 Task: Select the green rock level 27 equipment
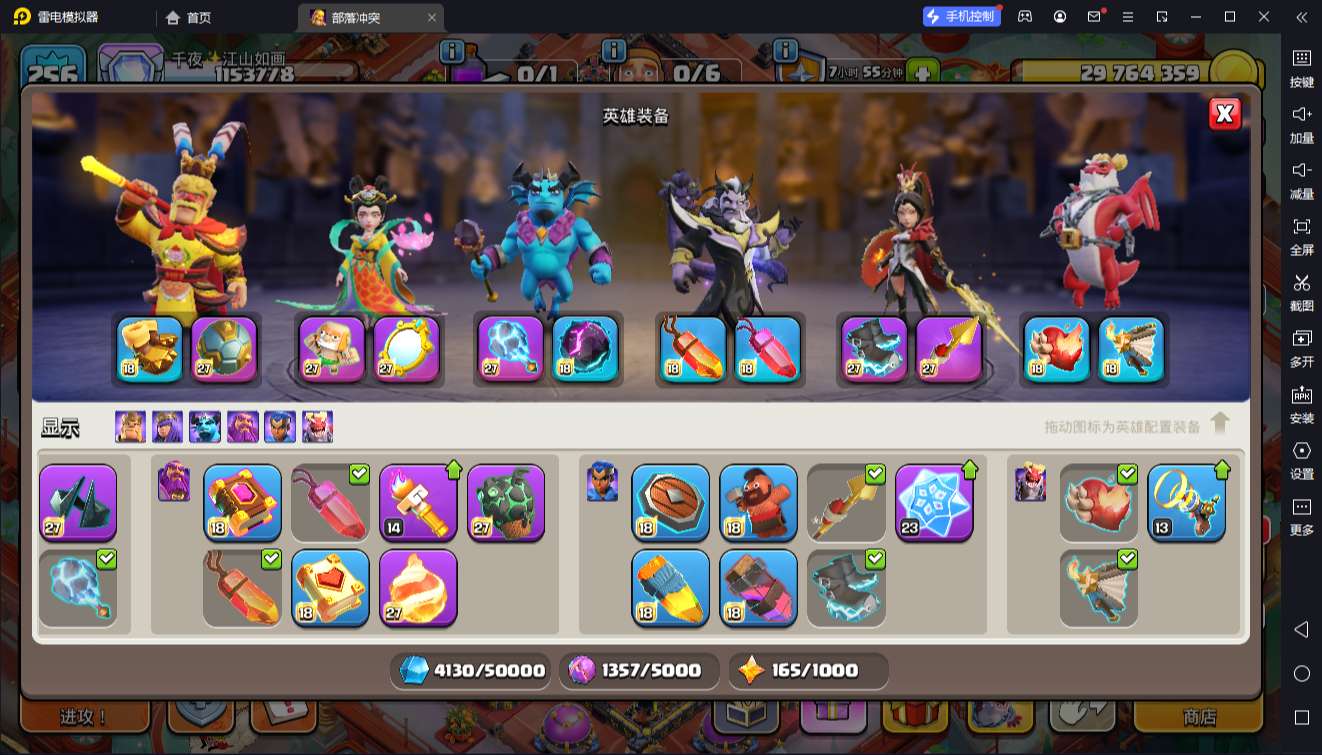[506, 502]
